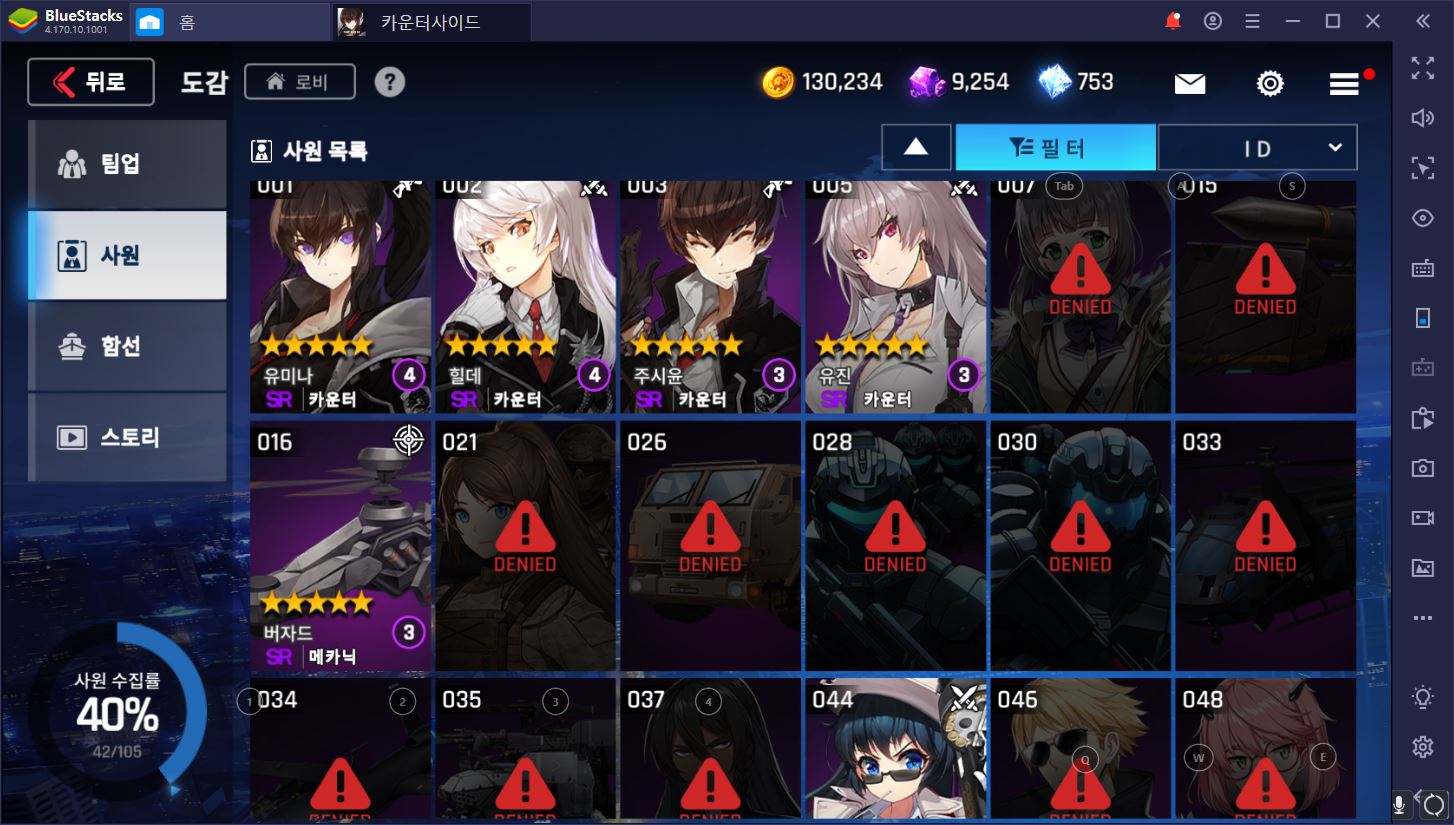Toggle the sort order arrow button

point(915,148)
